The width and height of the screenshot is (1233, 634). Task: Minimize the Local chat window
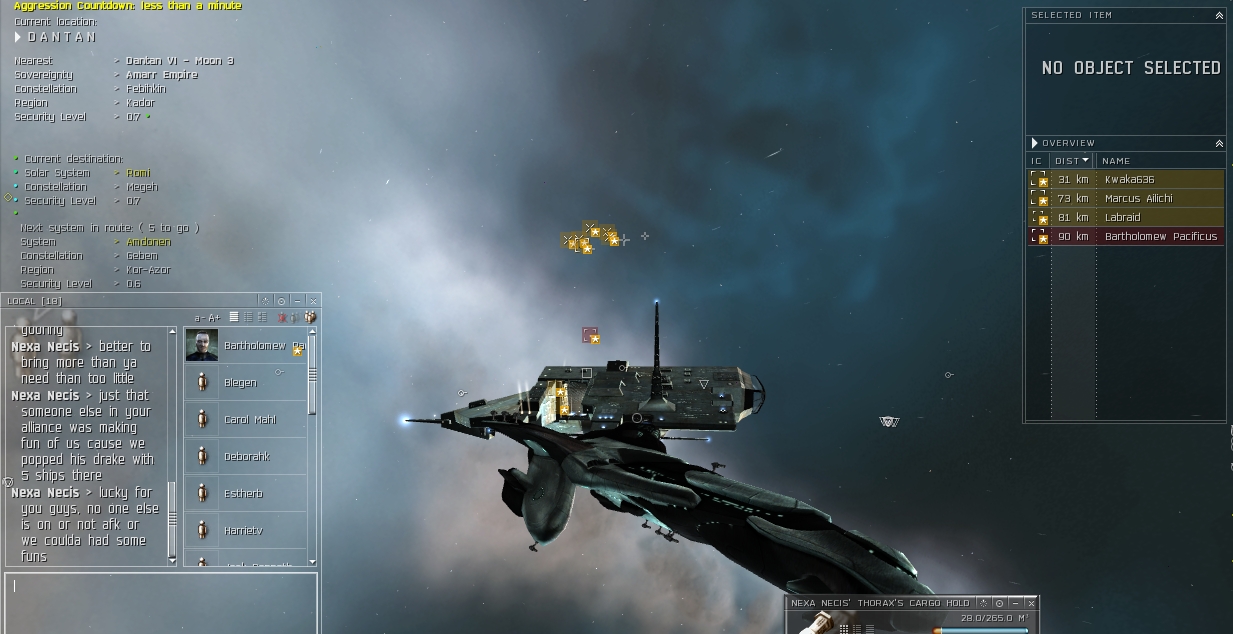click(x=297, y=301)
